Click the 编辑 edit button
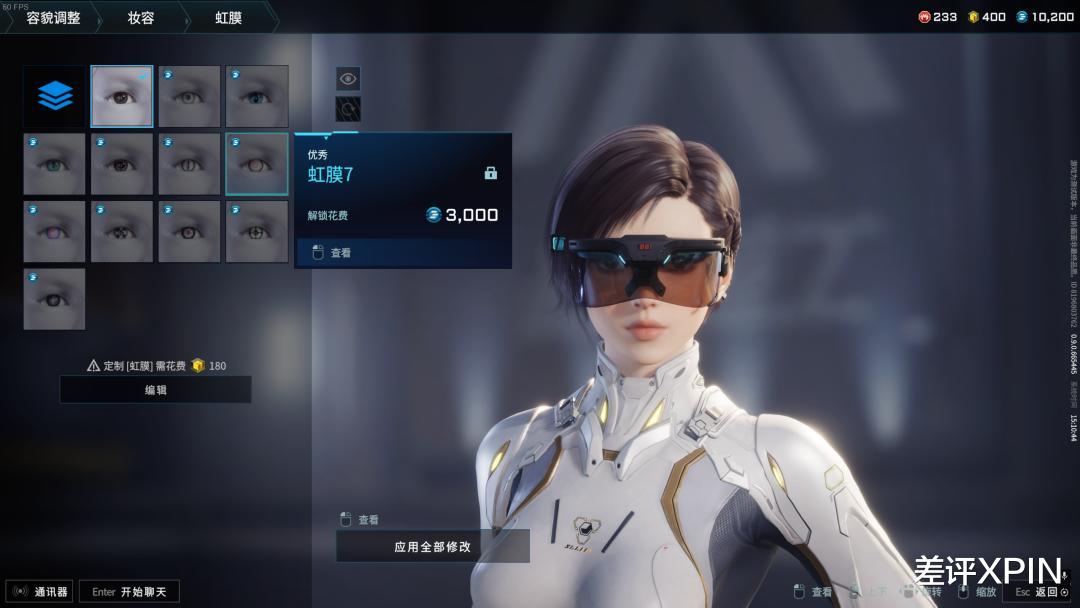This screenshot has height=608, width=1080. tap(155, 390)
